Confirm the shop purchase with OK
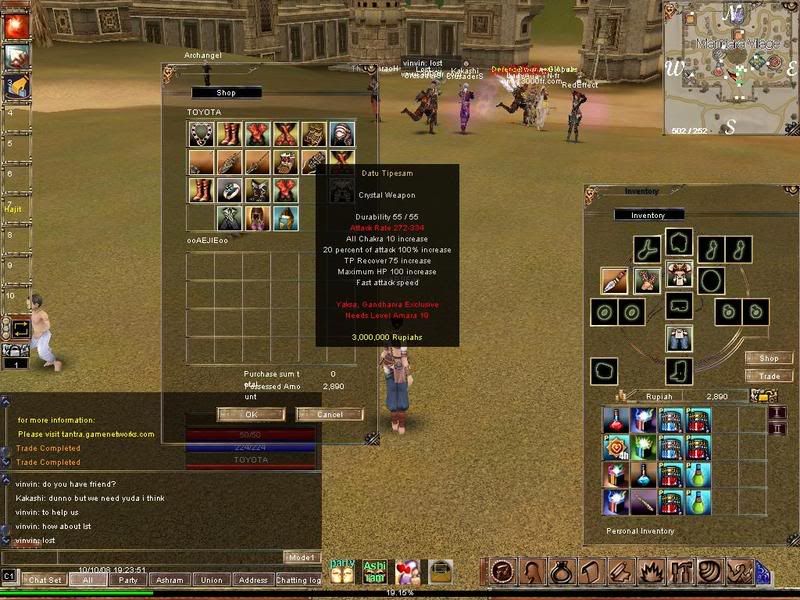800x600 pixels. point(250,414)
